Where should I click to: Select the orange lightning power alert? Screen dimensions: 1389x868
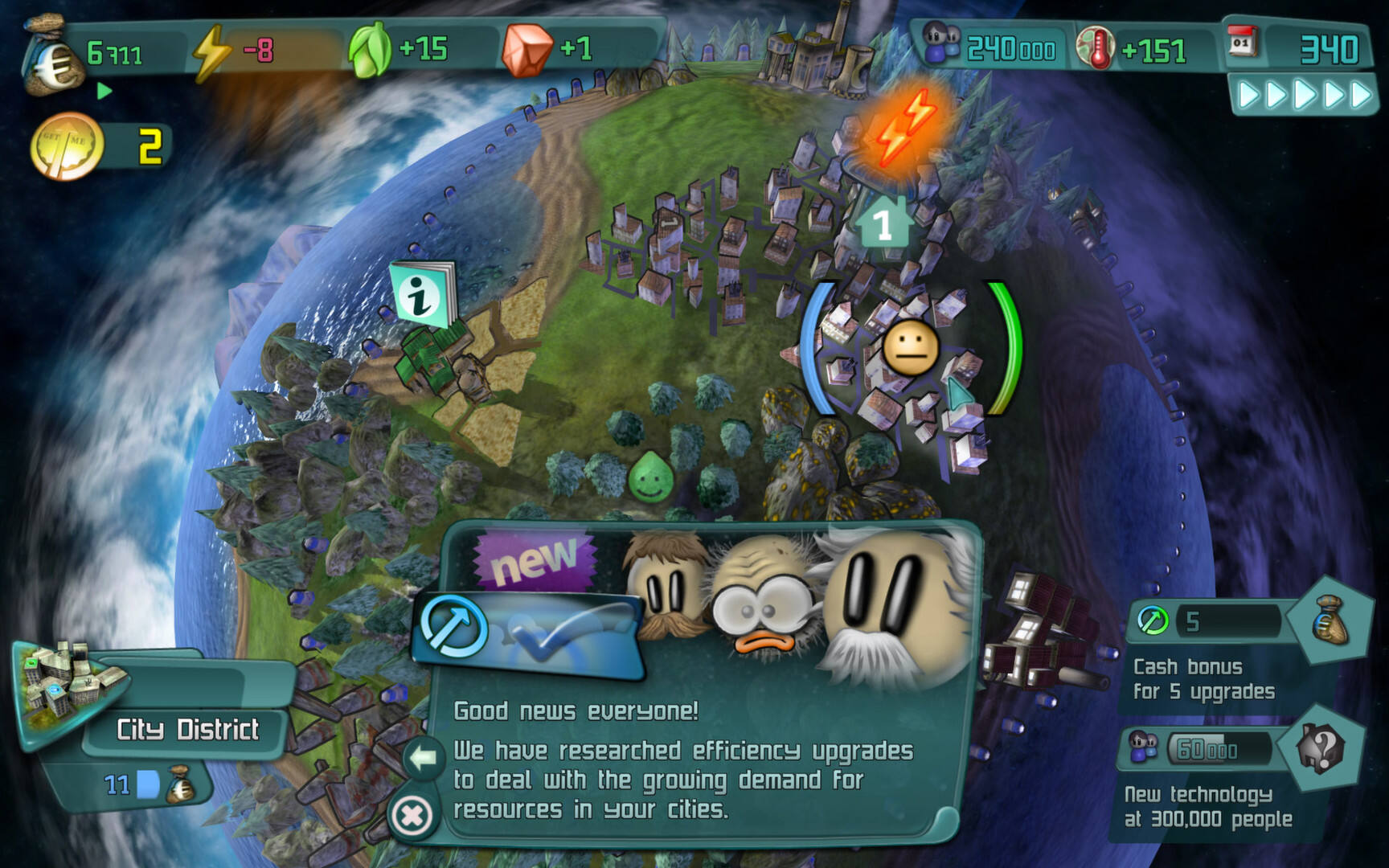click(906, 129)
